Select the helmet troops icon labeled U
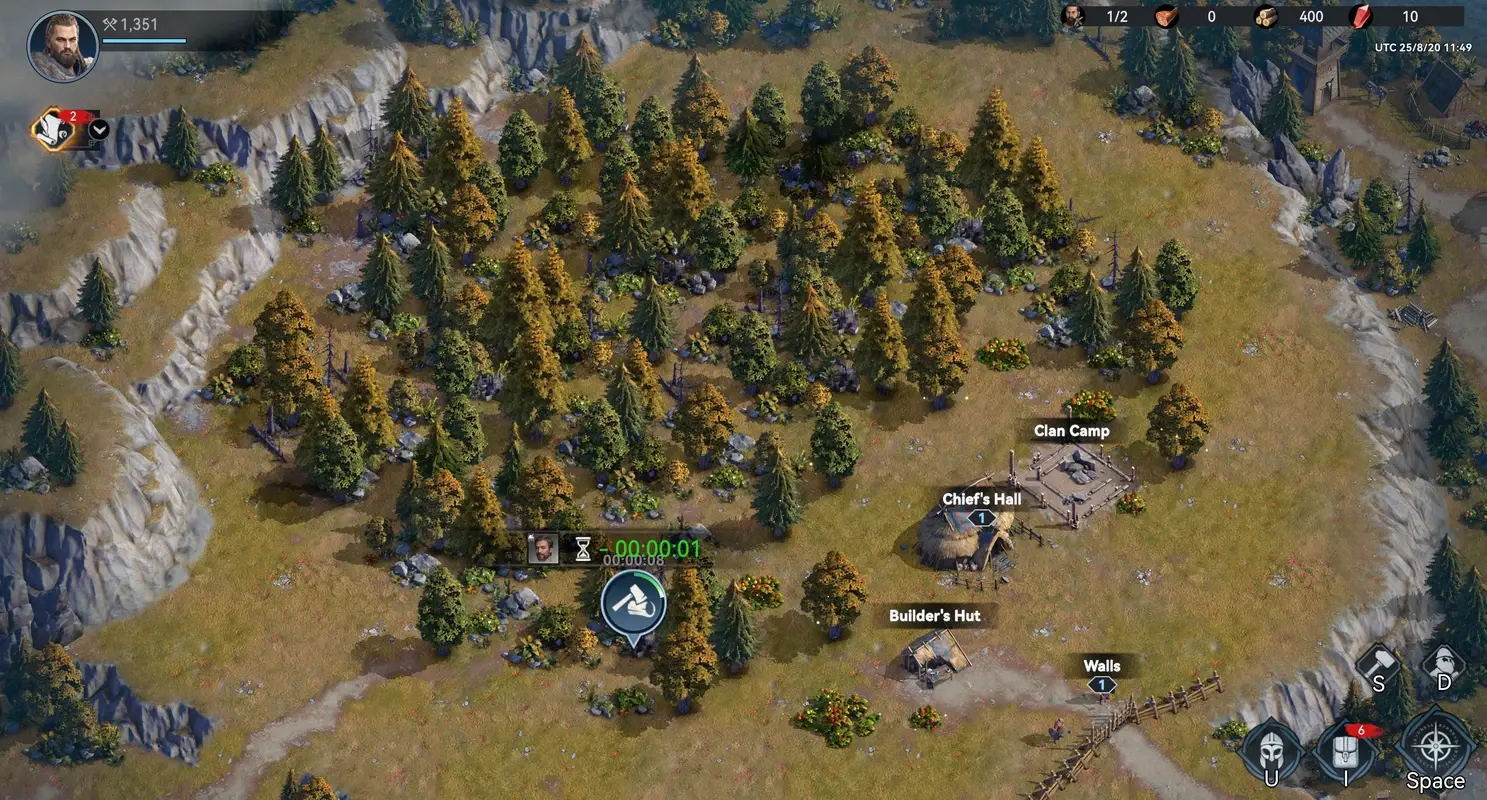The height and width of the screenshot is (800, 1487). 1270,748
